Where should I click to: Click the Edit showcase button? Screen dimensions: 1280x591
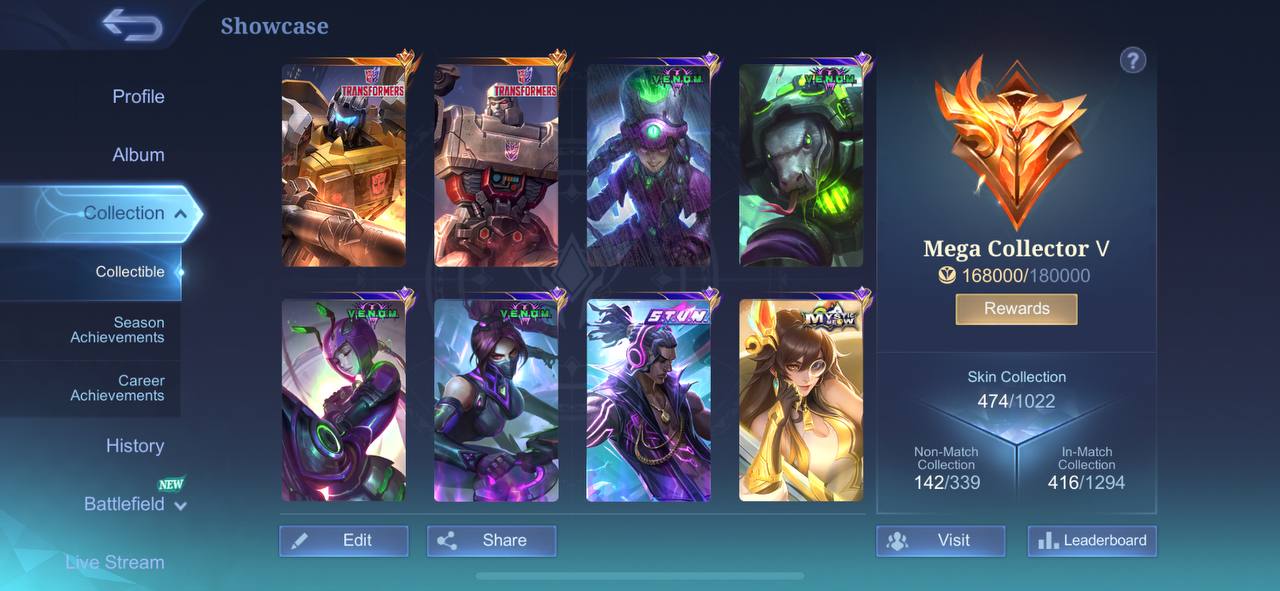[343, 541]
